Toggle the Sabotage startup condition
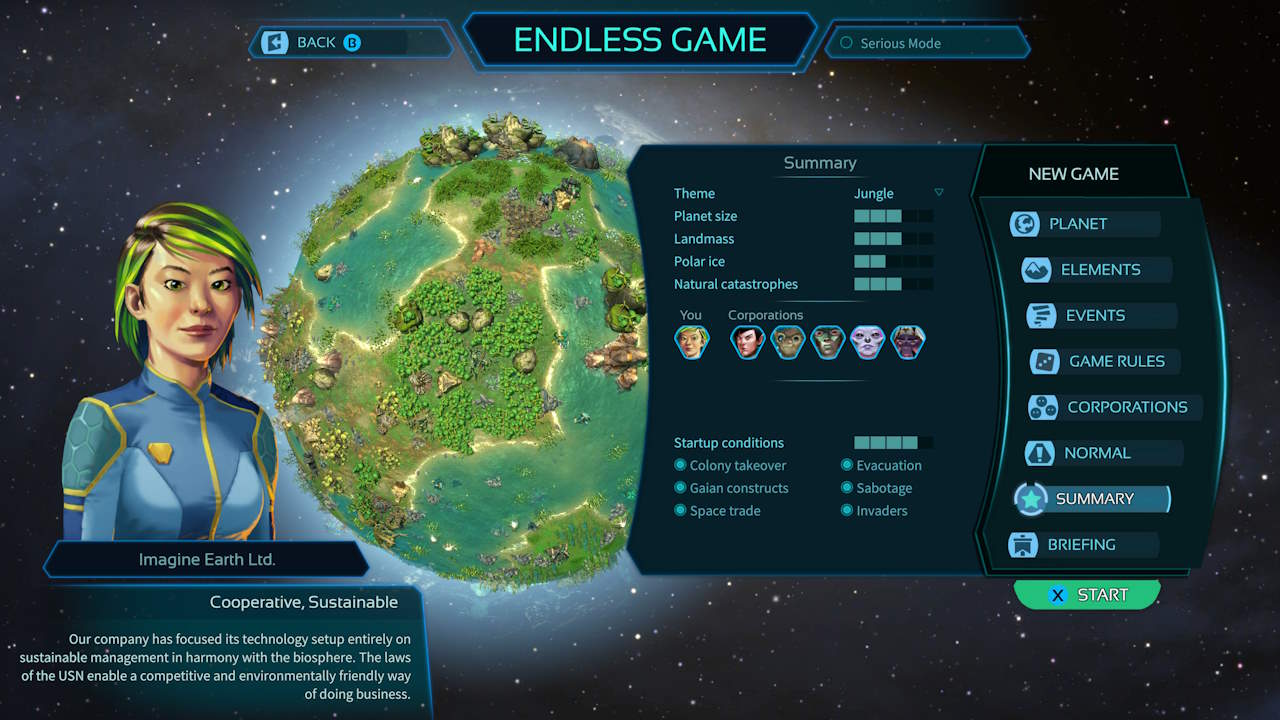1280x720 pixels. [876, 488]
